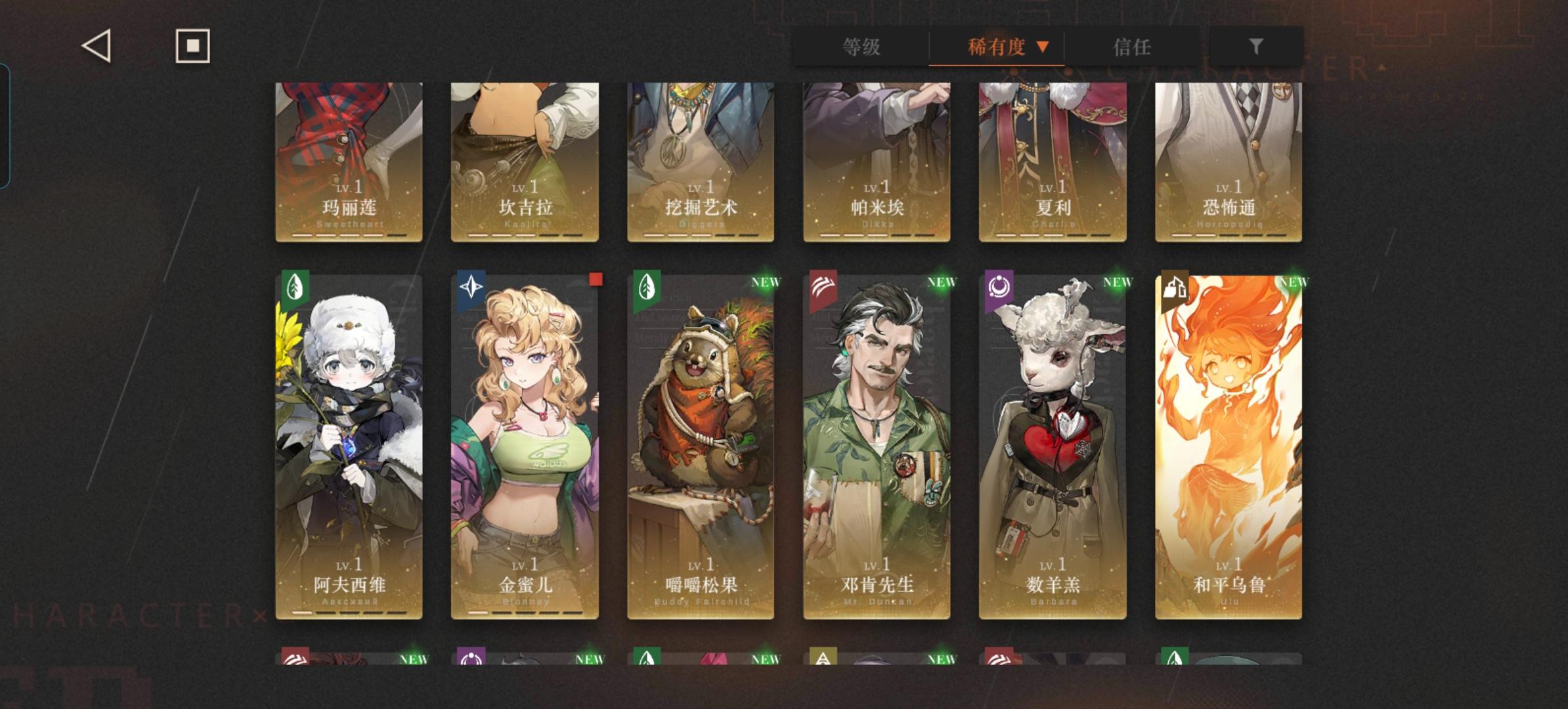Switch to the 信任 sorting tab
This screenshot has width=1568, height=709.
tap(1133, 47)
